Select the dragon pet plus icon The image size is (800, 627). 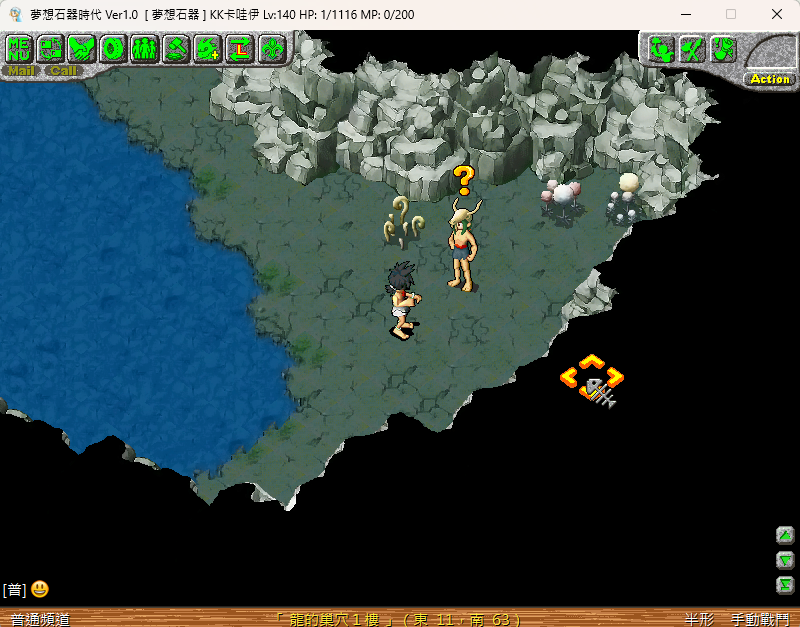tap(208, 48)
